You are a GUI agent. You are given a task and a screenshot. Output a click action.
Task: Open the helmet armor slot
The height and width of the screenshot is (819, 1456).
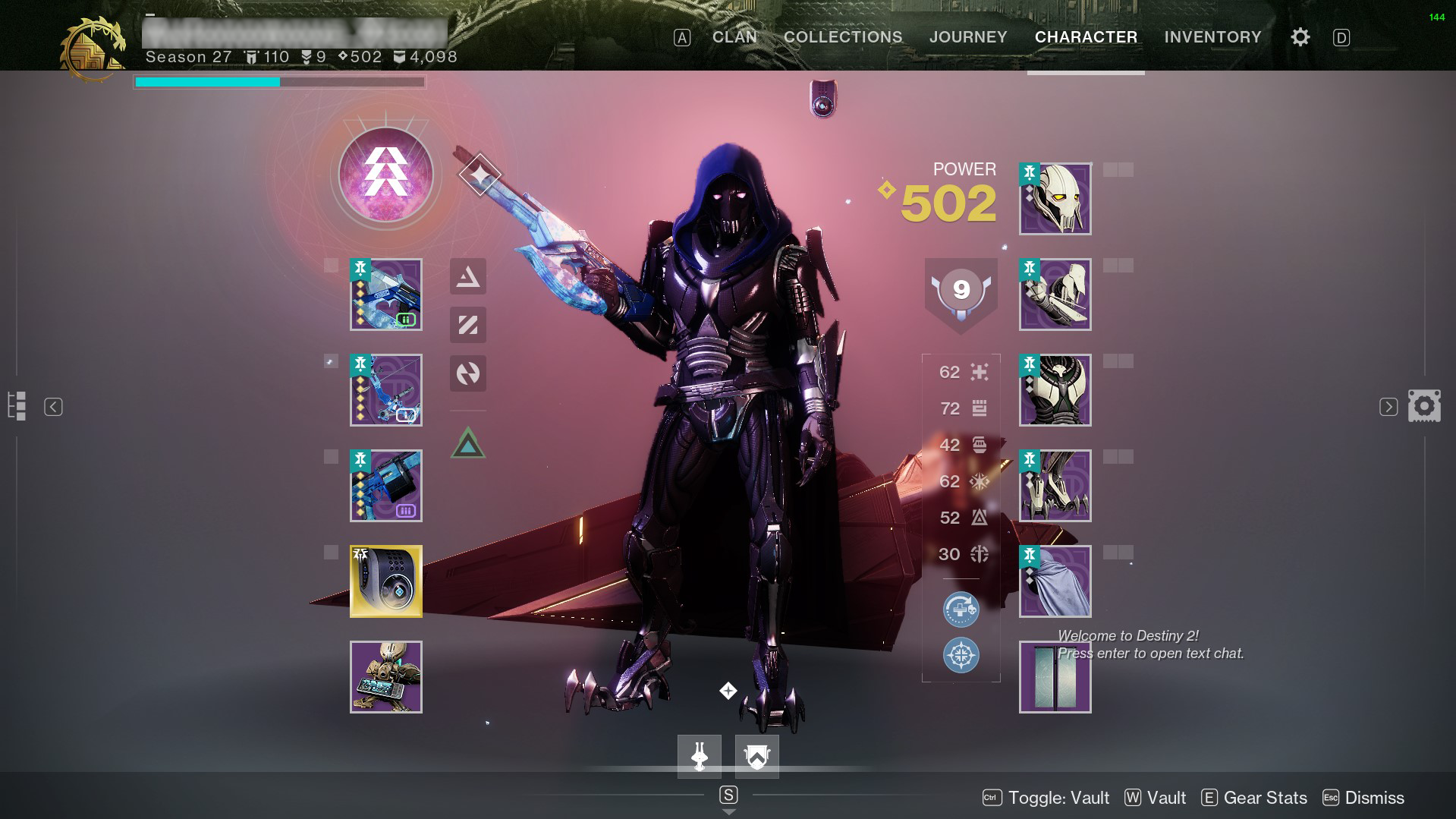tap(1055, 199)
